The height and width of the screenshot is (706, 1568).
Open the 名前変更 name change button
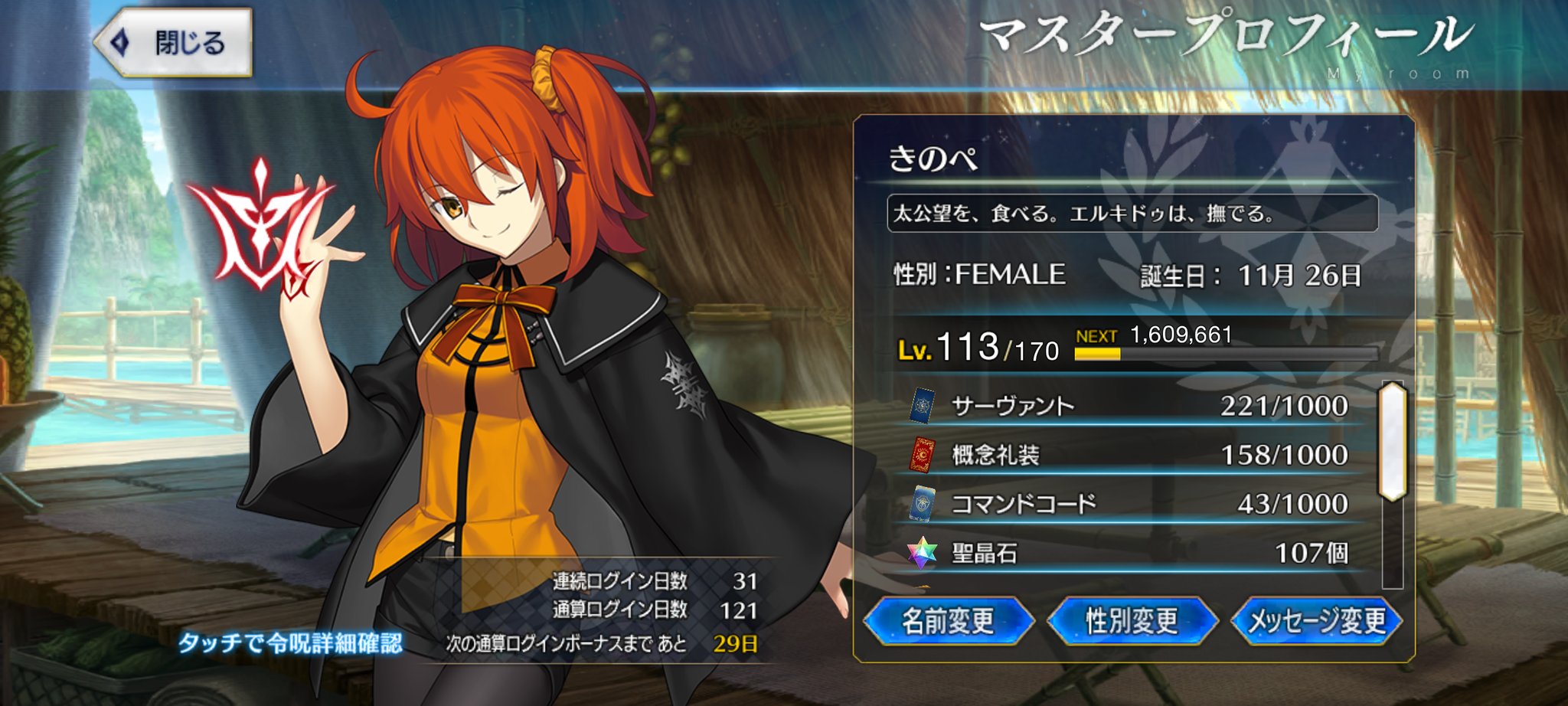948,621
